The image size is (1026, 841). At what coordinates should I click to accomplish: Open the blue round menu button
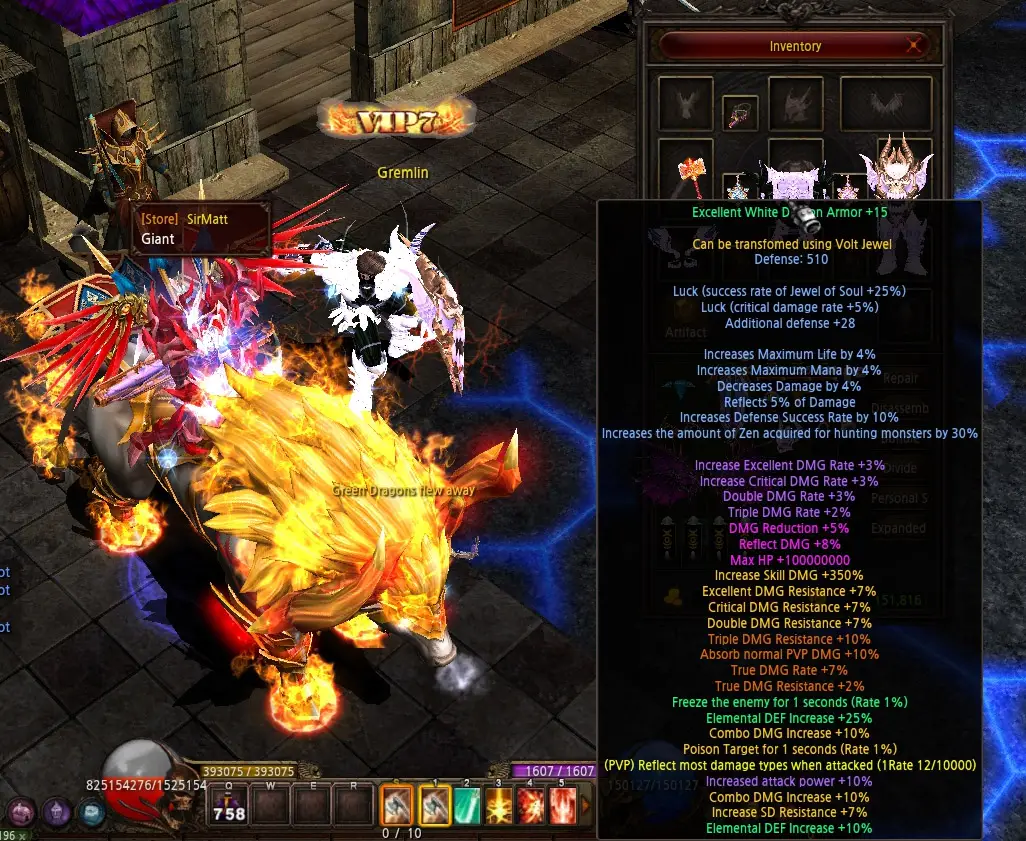pos(94,812)
